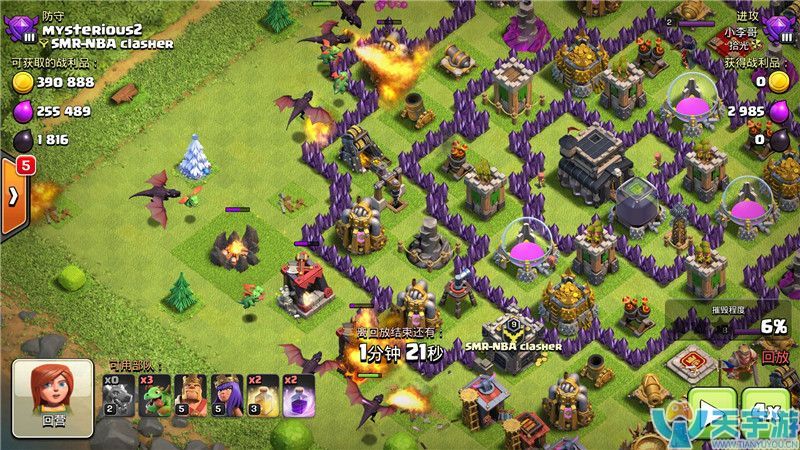Expand the orange side arrow panel
This screenshot has height=450, width=800.
(x=14, y=195)
